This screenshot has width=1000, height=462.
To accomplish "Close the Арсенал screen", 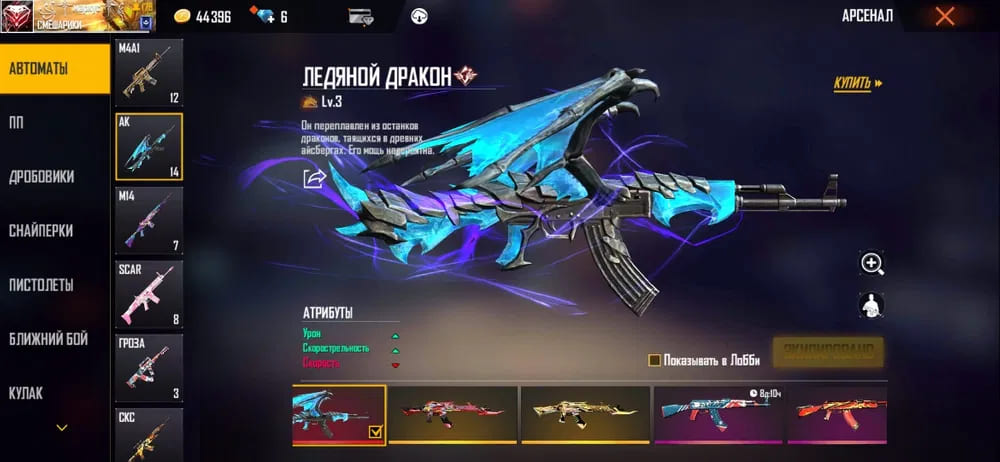I will click(944, 16).
